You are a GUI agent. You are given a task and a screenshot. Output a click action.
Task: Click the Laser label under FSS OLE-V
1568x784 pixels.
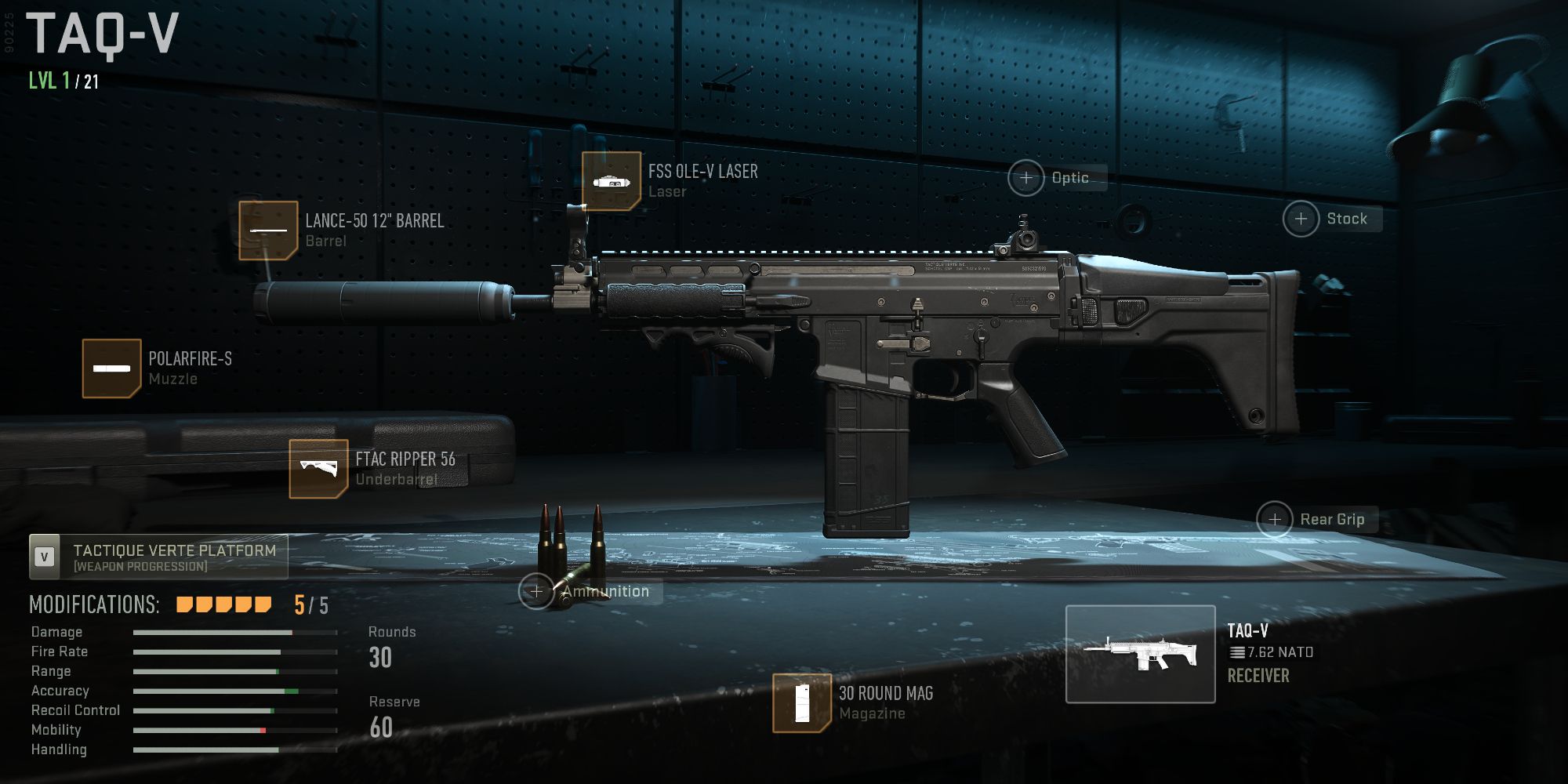(666, 191)
